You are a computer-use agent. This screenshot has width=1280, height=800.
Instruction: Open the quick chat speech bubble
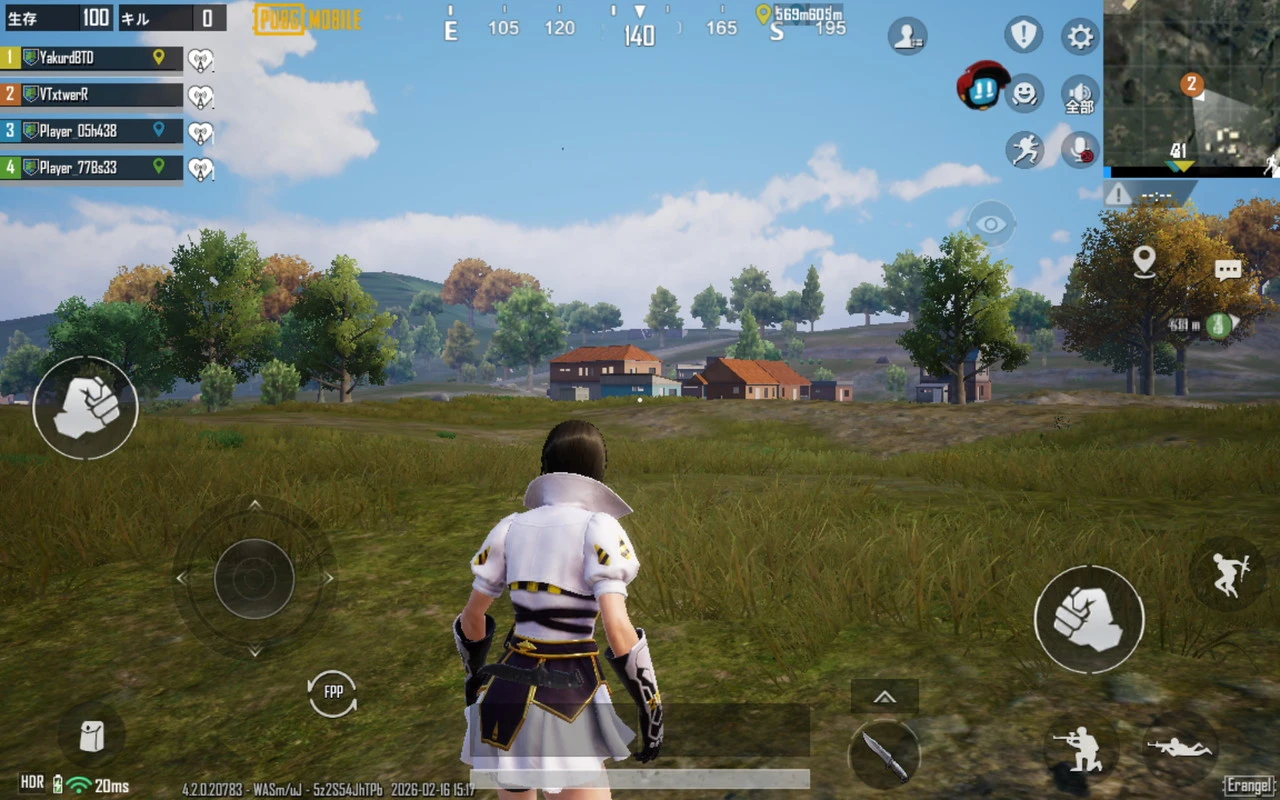1228,269
